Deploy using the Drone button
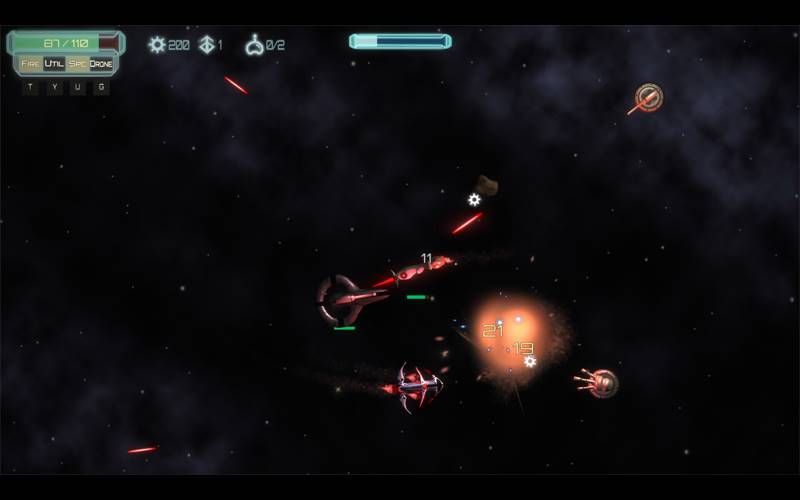The image size is (800, 500). (x=101, y=64)
